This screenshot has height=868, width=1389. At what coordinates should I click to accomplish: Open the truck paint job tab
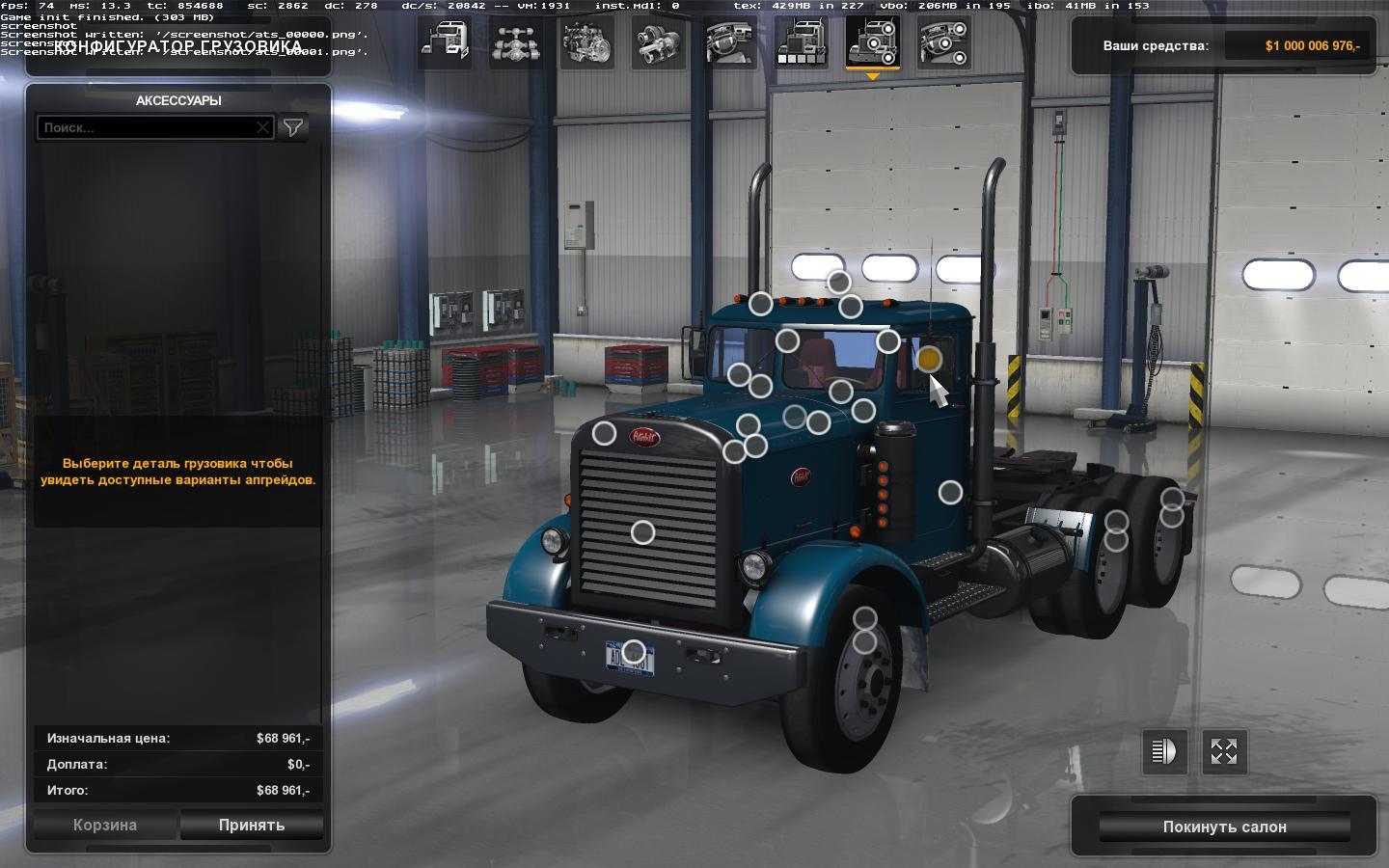pyautogui.click(x=803, y=42)
